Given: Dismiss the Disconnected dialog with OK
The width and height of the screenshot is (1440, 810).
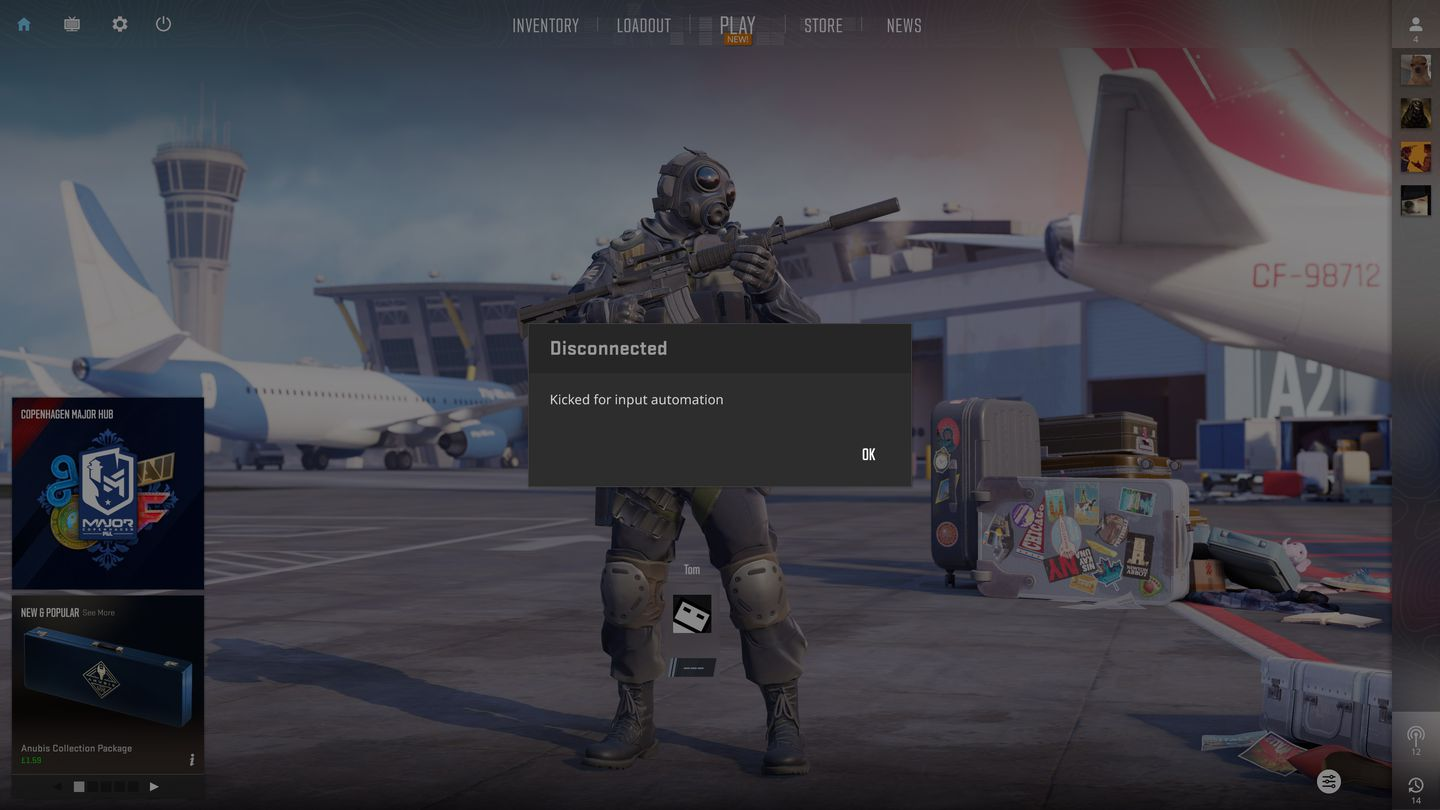Looking at the screenshot, I should pos(868,455).
